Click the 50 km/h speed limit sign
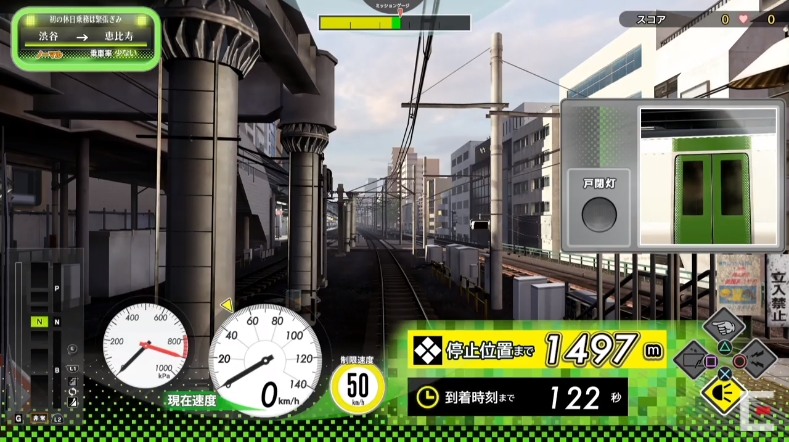 355,385
